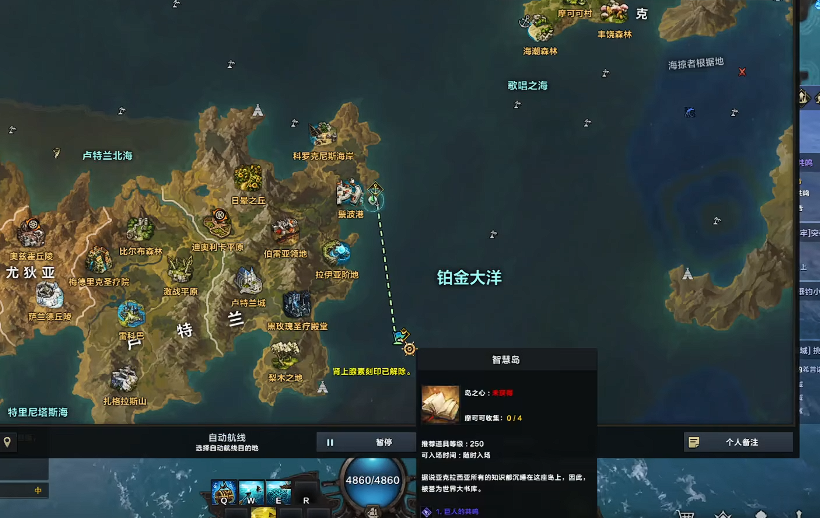Open the 比尔布森林 forest marker
820x518 pixels.
click(139, 229)
